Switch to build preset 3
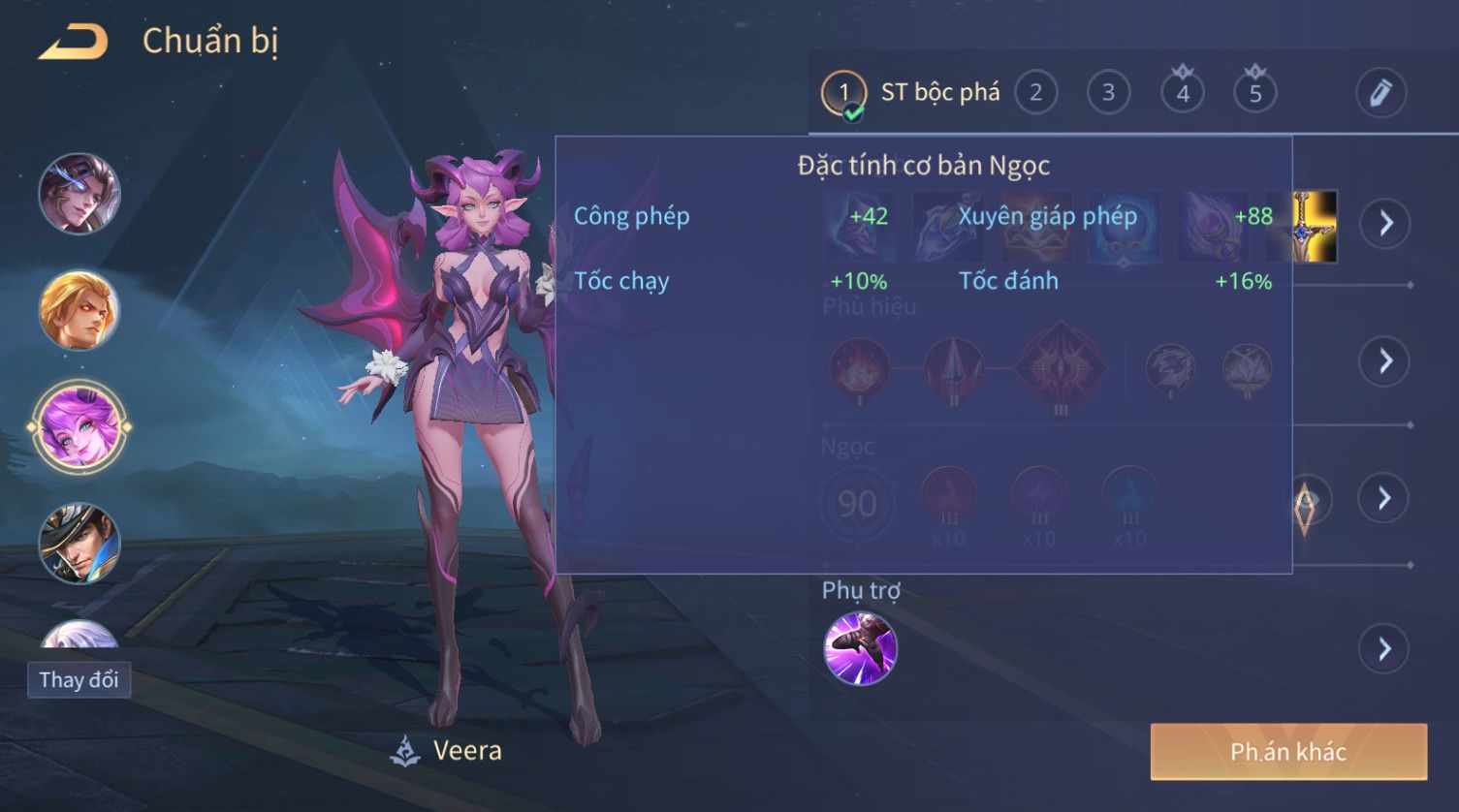Screen dimensions: 1459x812 point(1108,93)
